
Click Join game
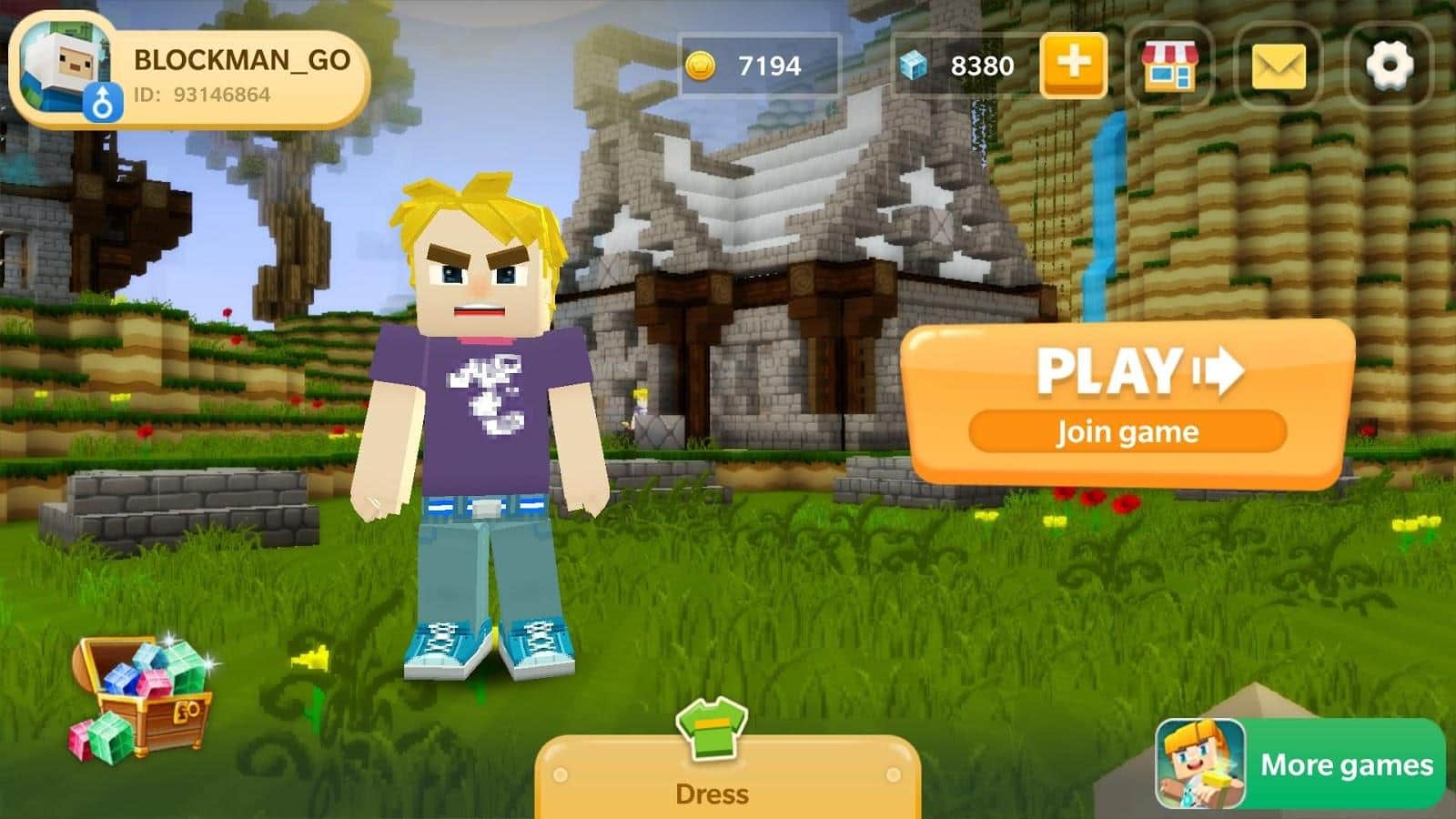coord(1126,431)
